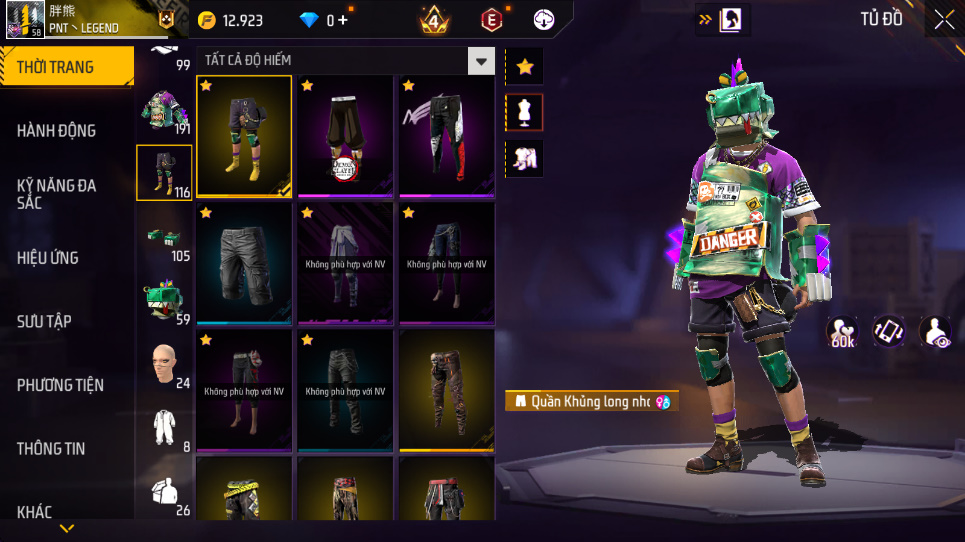This screenshot has height=542, width=965.
Task: Choose the jacket category showing 191 items
Action: tap(163, 111)
